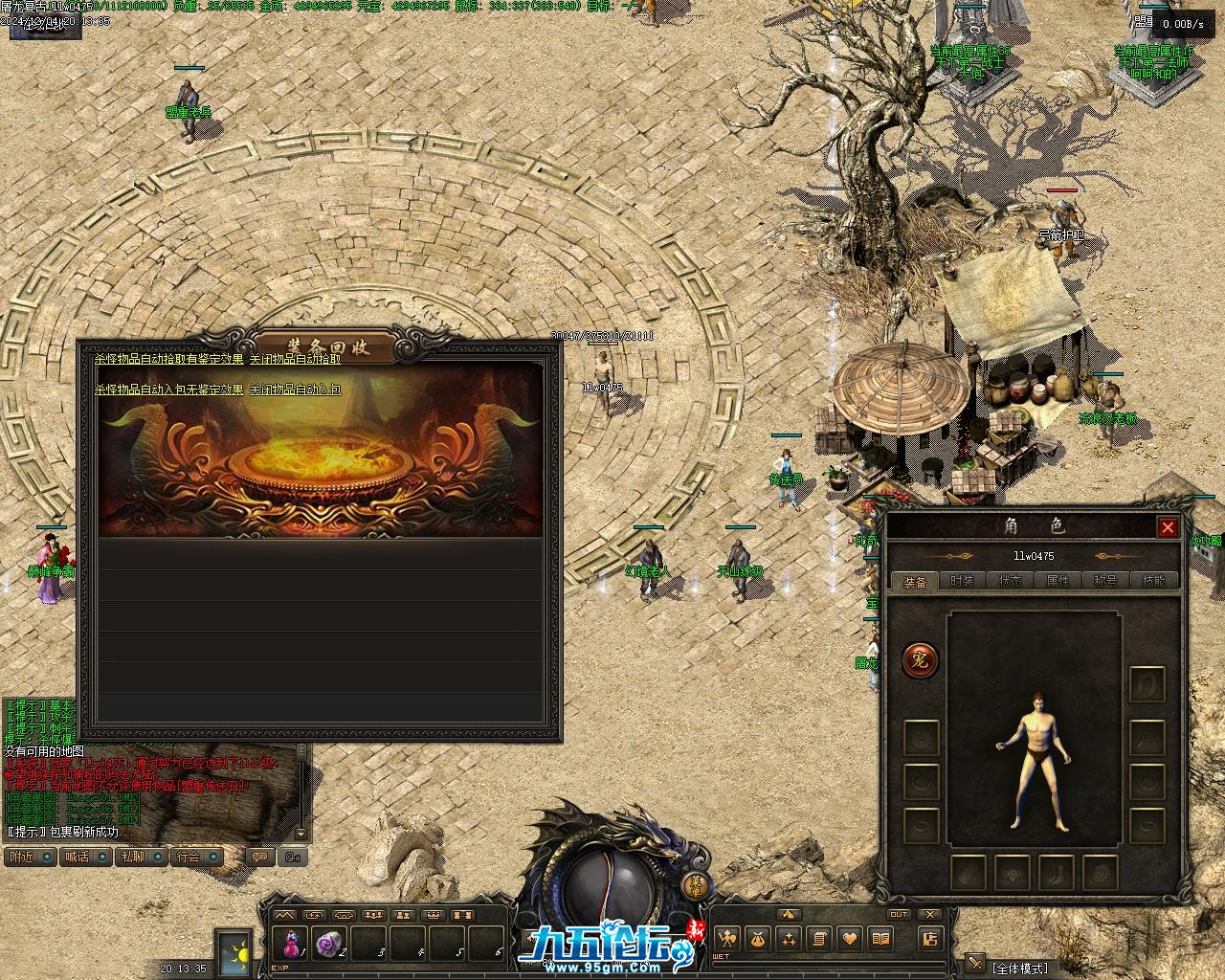This screenshot has width=1225, height=980.
Task: Enable 杀怪物品自动拾取有鉴定效果 option
Action: point(168,360)
